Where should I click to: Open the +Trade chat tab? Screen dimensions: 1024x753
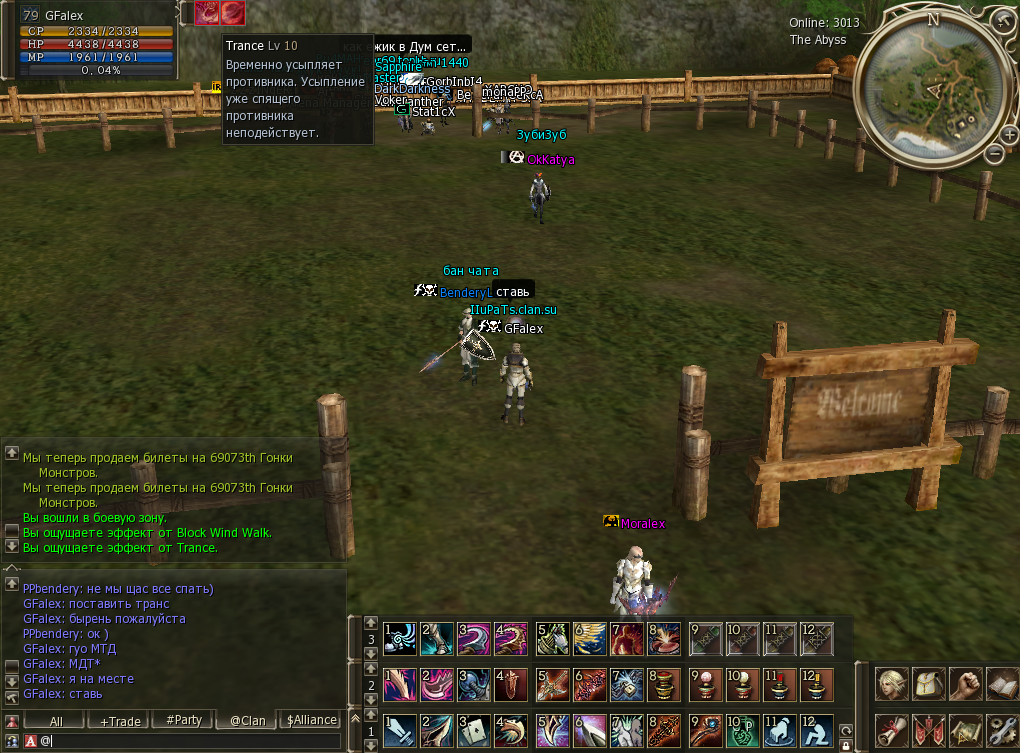[x=119, y=720]
